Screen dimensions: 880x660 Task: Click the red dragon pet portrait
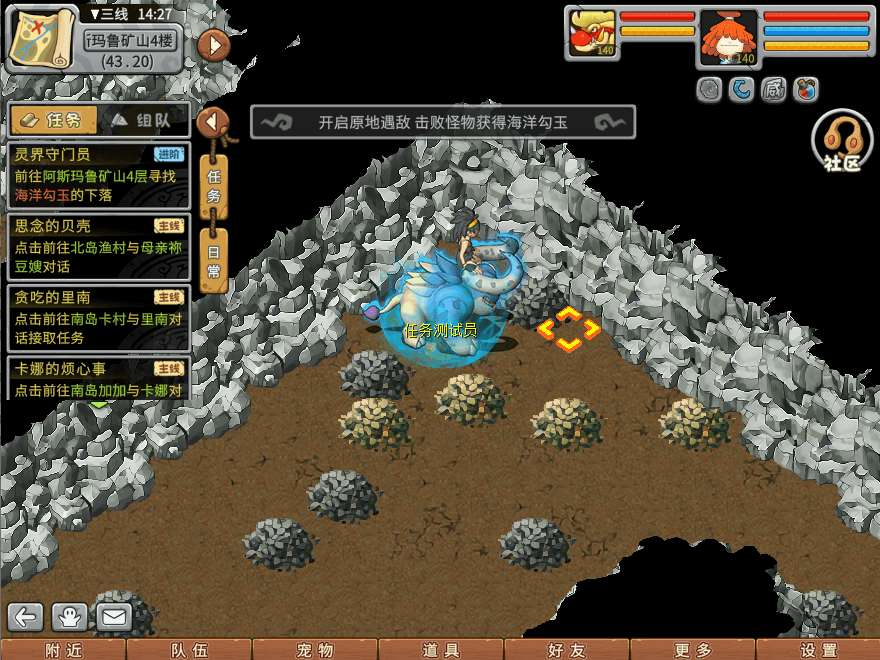[592, 34]
